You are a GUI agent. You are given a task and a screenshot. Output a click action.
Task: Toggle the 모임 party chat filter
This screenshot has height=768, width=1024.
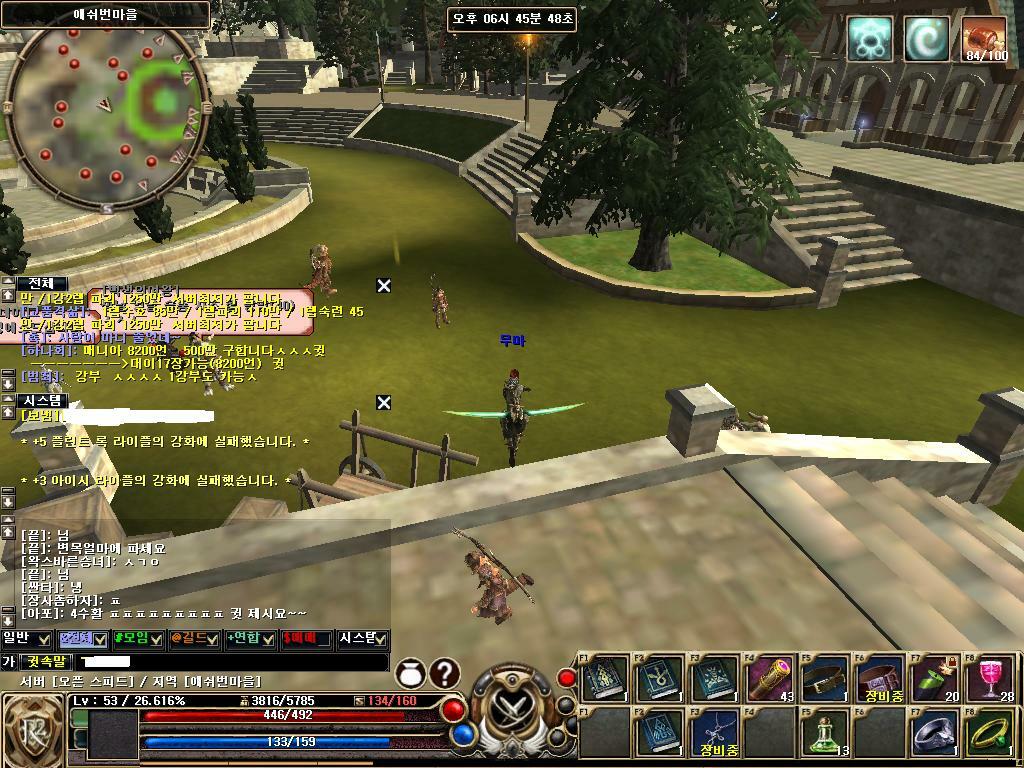click(138, 638)
